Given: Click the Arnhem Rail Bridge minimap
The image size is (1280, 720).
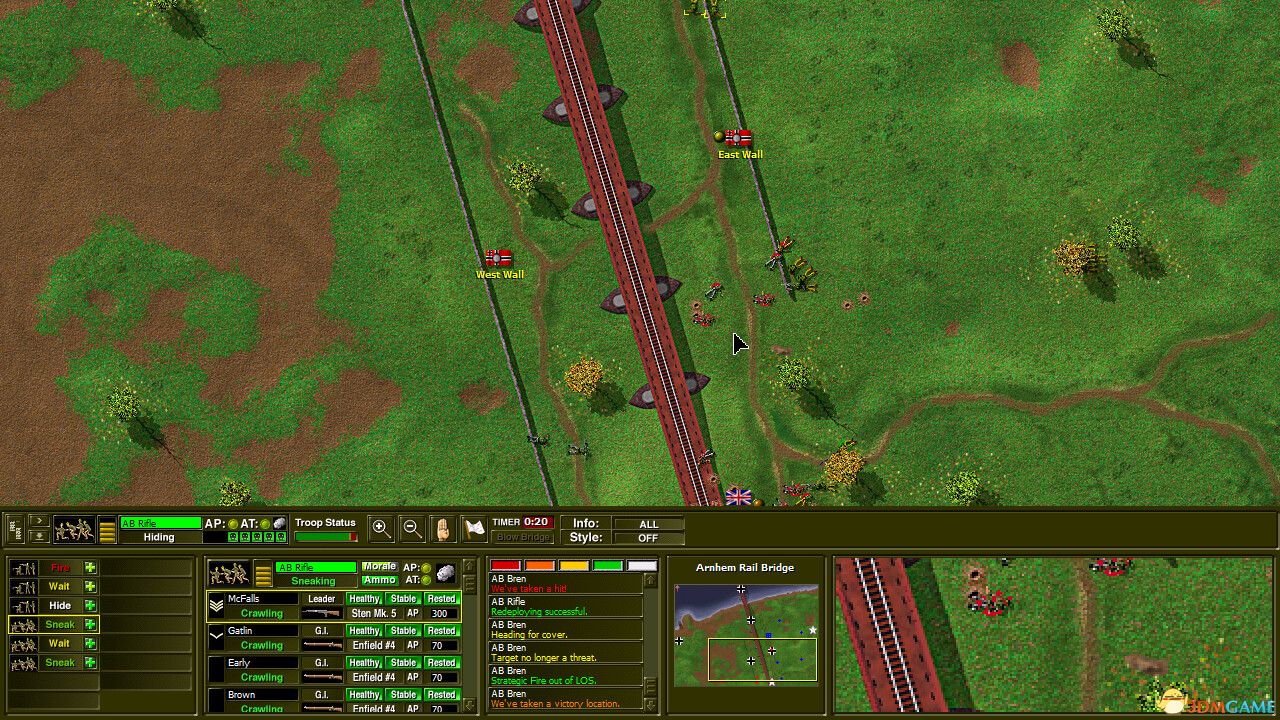Looking at the screenshot, I should tap(745, 634).
